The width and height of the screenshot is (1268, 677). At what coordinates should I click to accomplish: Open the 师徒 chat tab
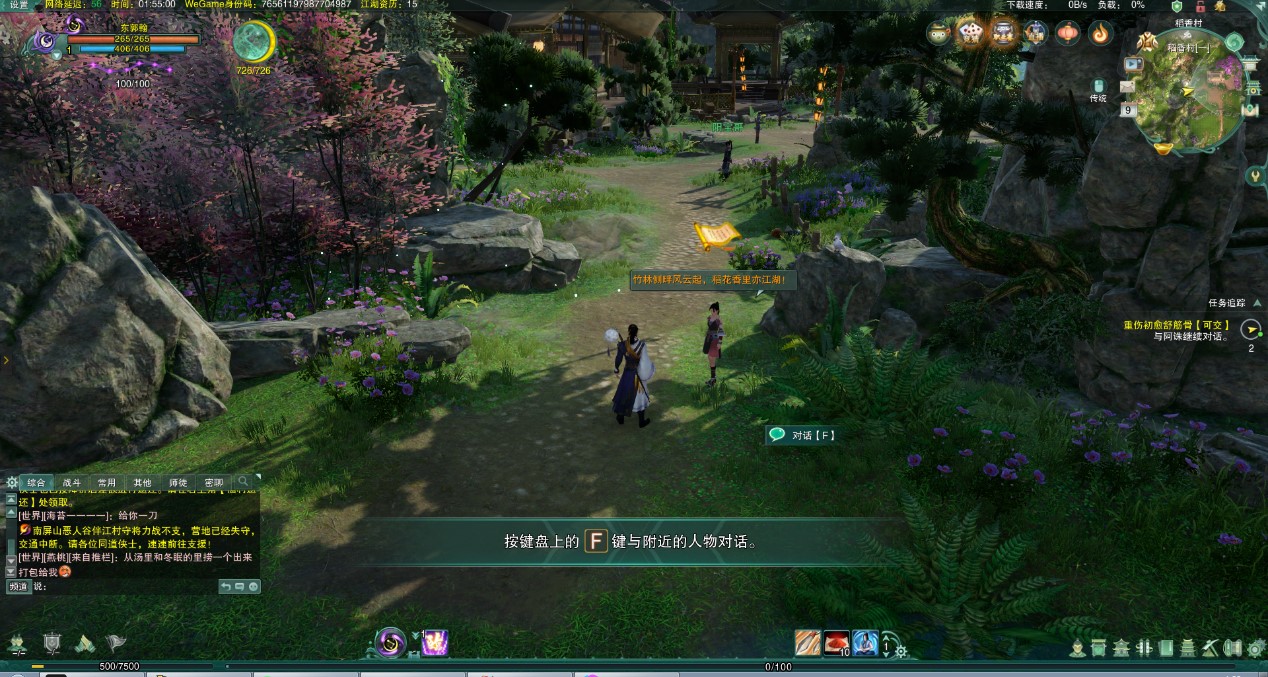tap(177, 482)
